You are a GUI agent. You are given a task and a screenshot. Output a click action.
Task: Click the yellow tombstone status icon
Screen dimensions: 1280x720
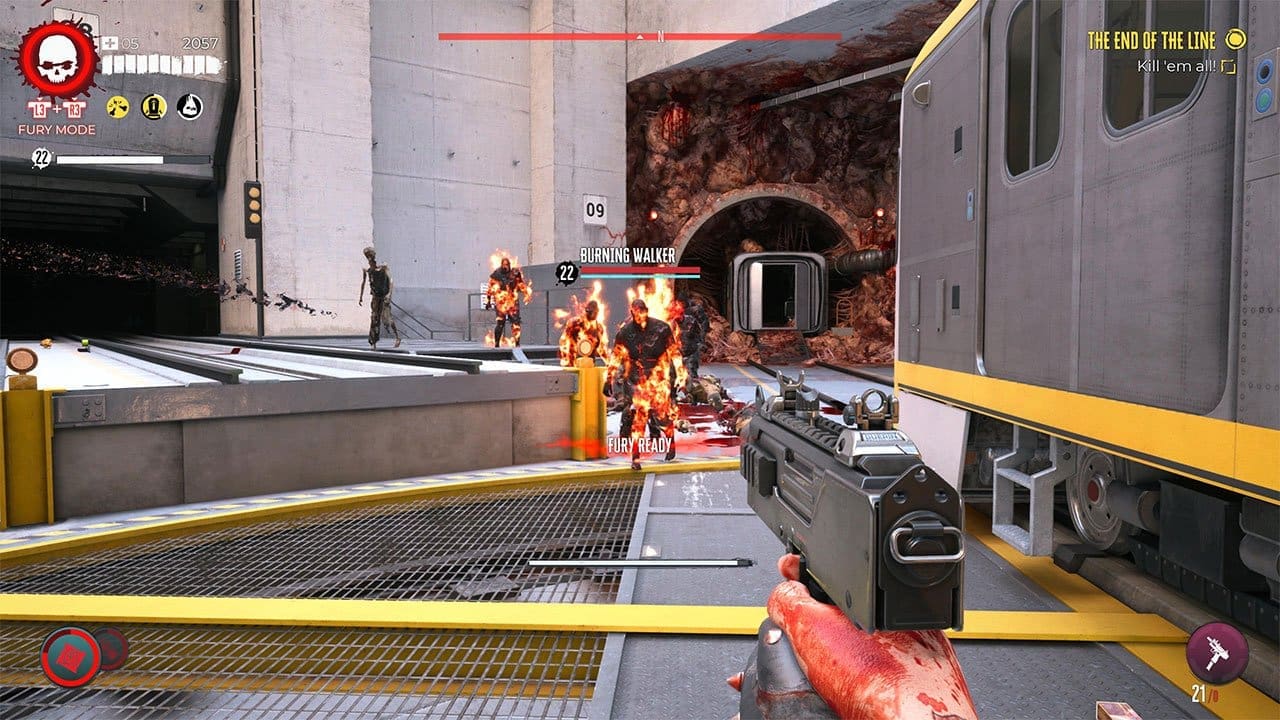coord(153,106)
